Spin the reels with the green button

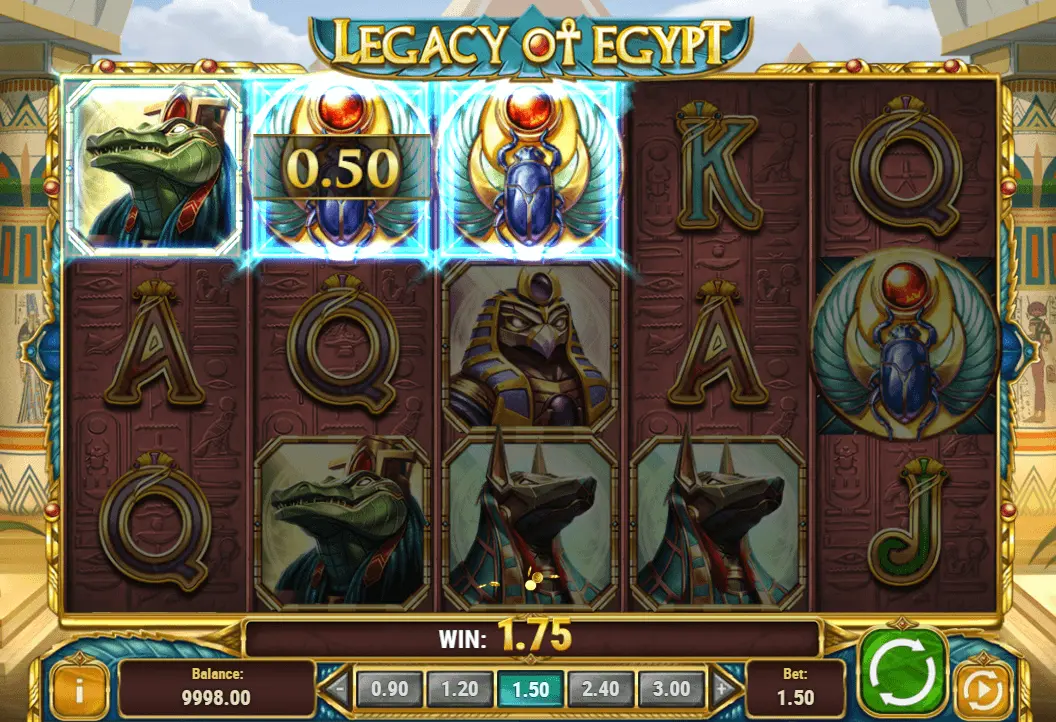point(903,669)
